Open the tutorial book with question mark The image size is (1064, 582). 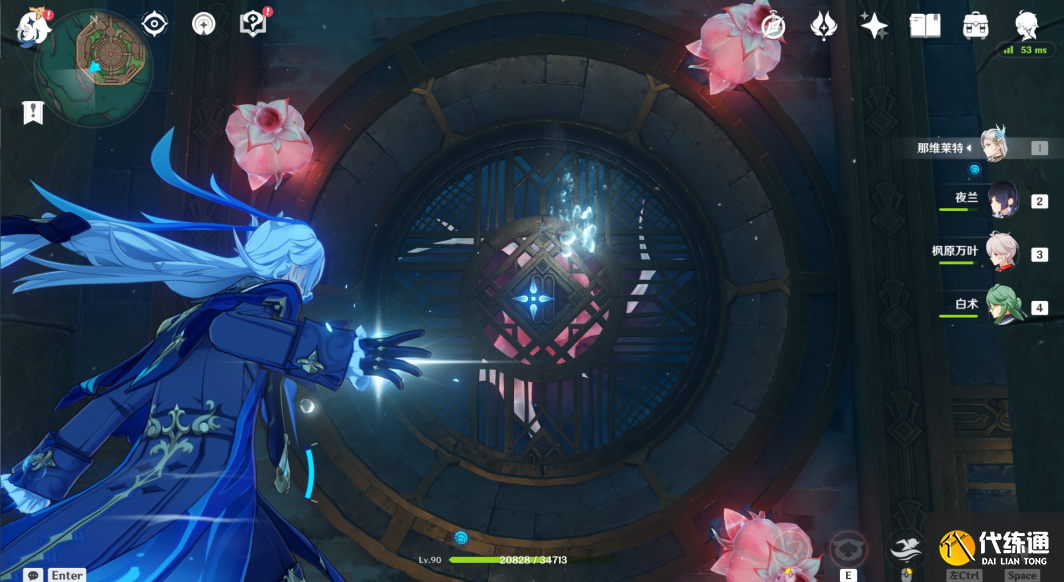[254, 24]
